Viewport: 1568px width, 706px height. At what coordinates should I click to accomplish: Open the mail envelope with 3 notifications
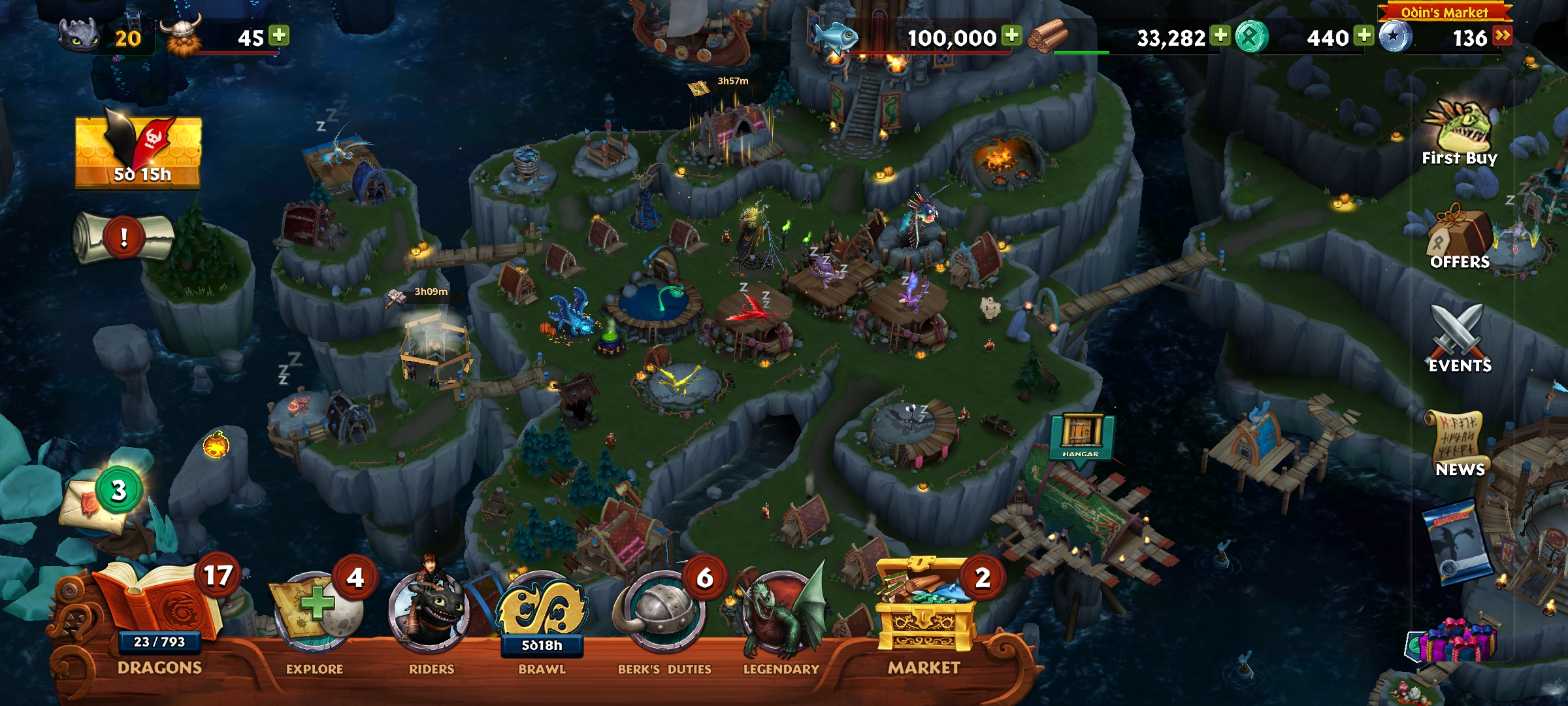[x=98, y=503]
